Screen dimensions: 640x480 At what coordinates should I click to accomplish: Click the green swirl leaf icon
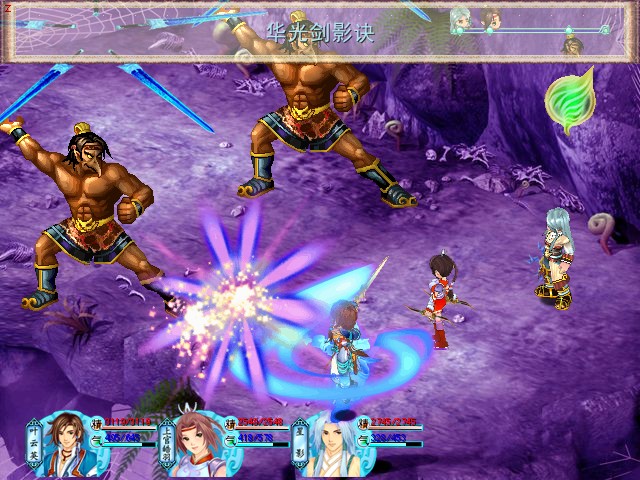click(568, 100)
